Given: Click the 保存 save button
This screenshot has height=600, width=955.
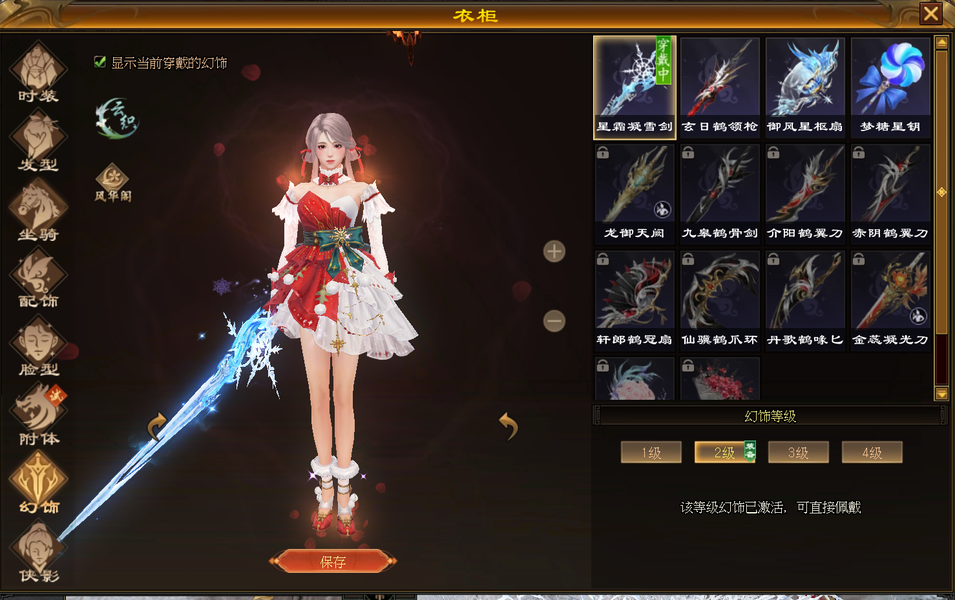Looking at the screenshot, I should tap(332, 561).
